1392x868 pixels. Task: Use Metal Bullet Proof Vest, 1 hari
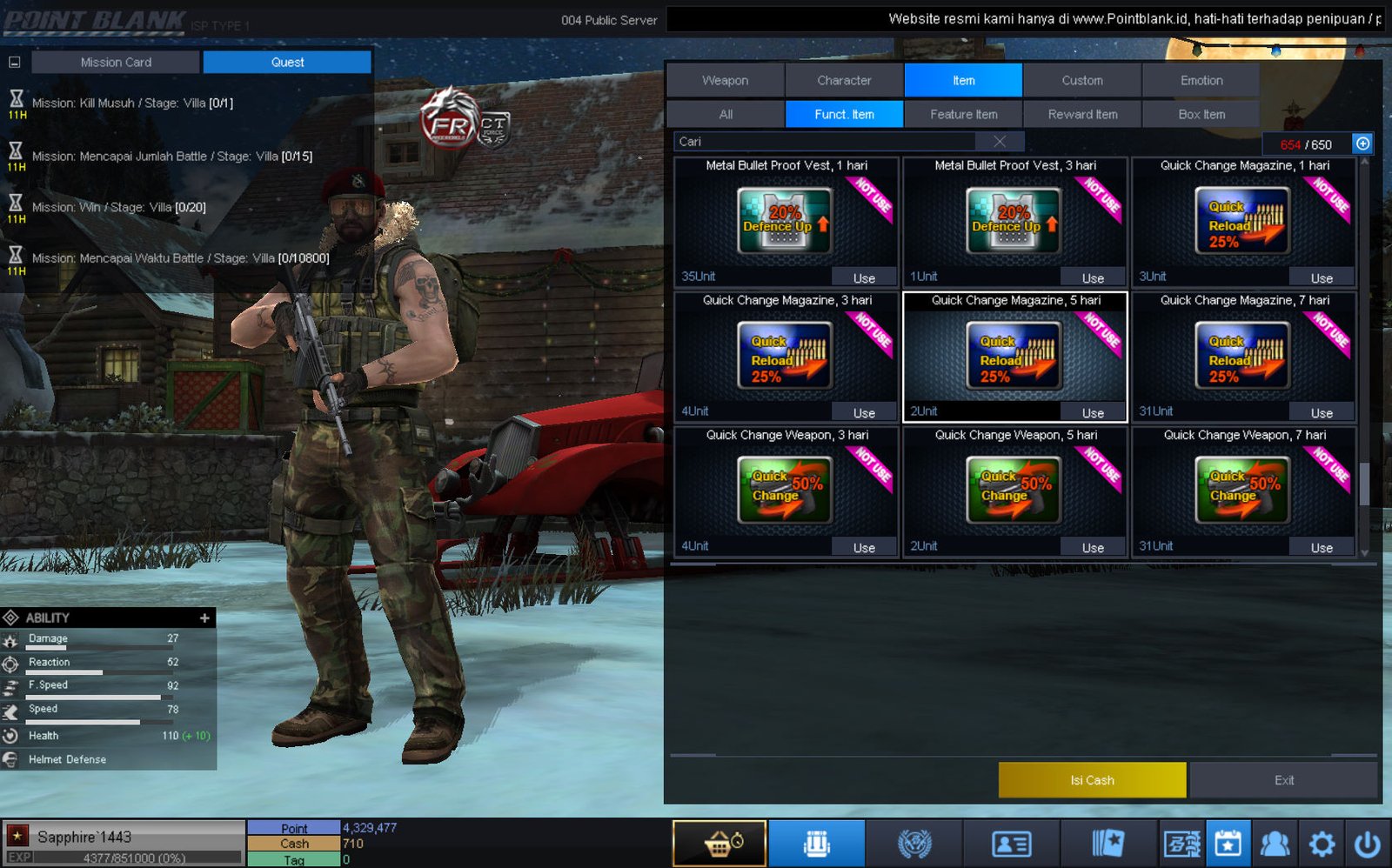863,278
